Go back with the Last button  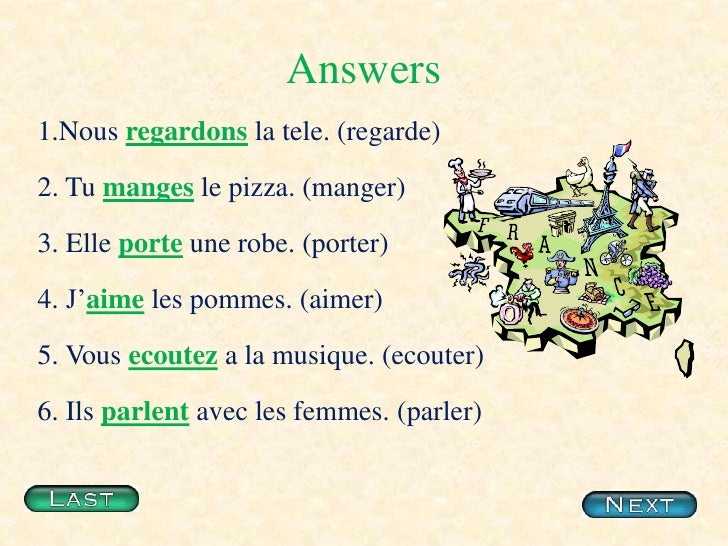82,498
